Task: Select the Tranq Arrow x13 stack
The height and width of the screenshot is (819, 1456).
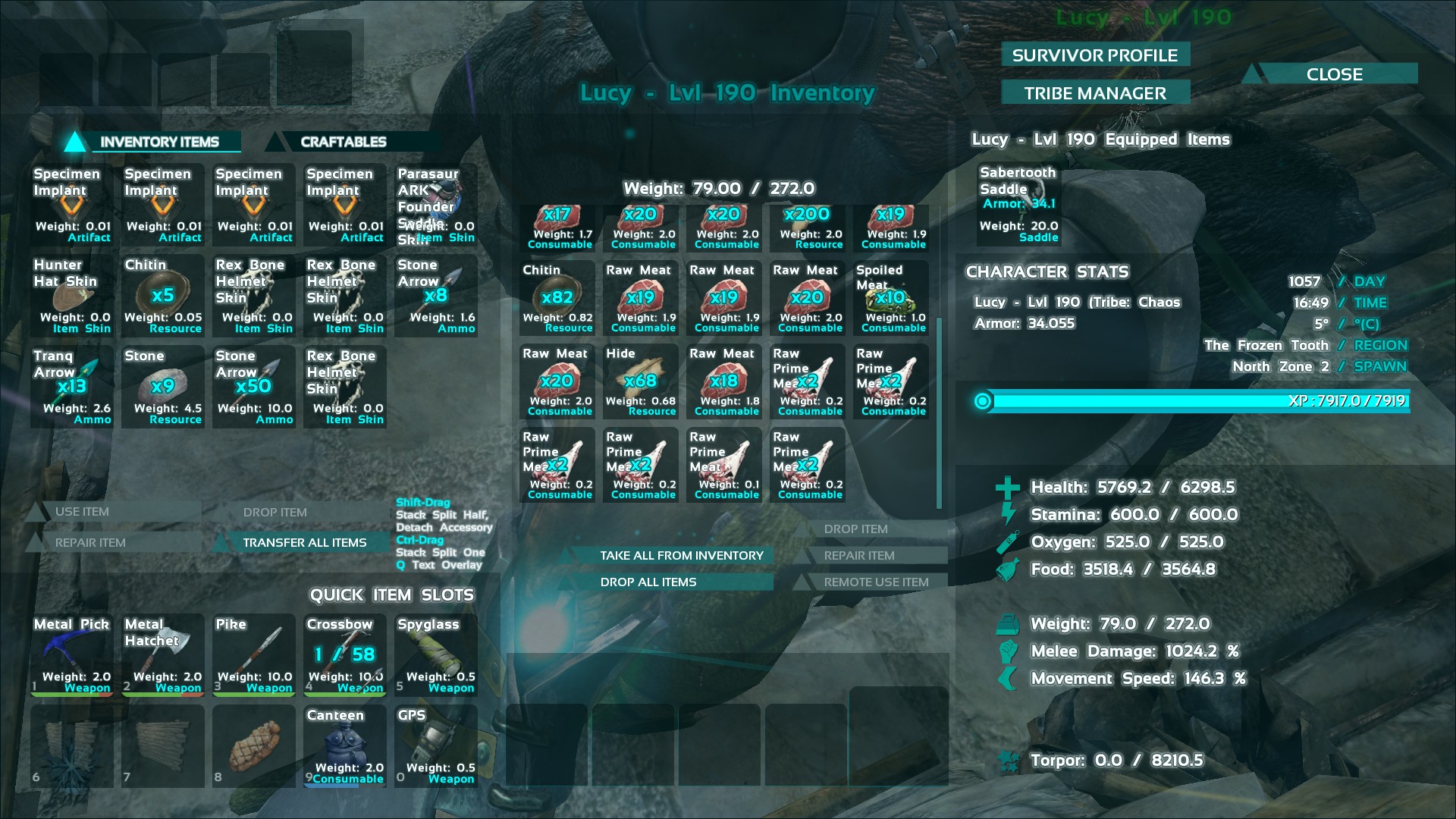Action: coord(72,387)
